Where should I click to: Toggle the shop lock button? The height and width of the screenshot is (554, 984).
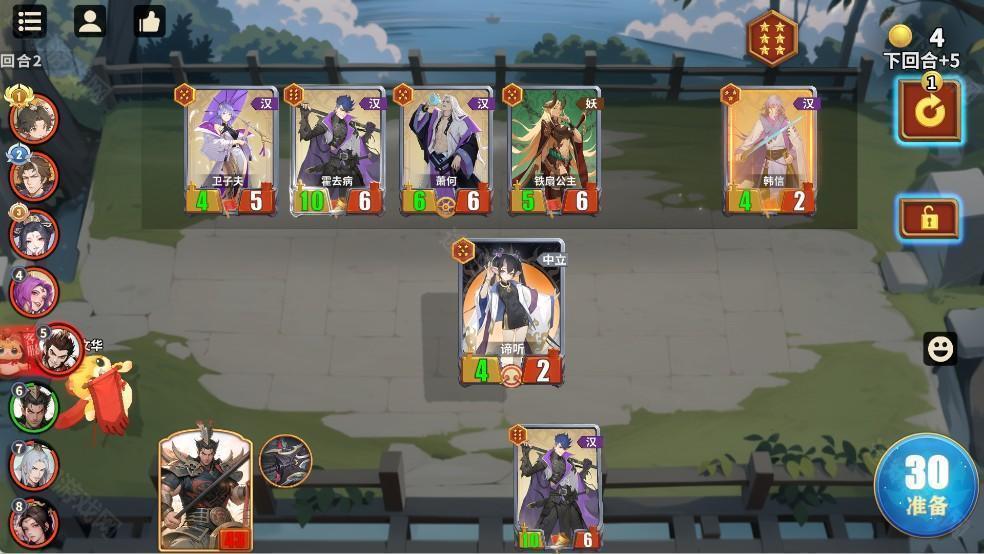[929, 219]
